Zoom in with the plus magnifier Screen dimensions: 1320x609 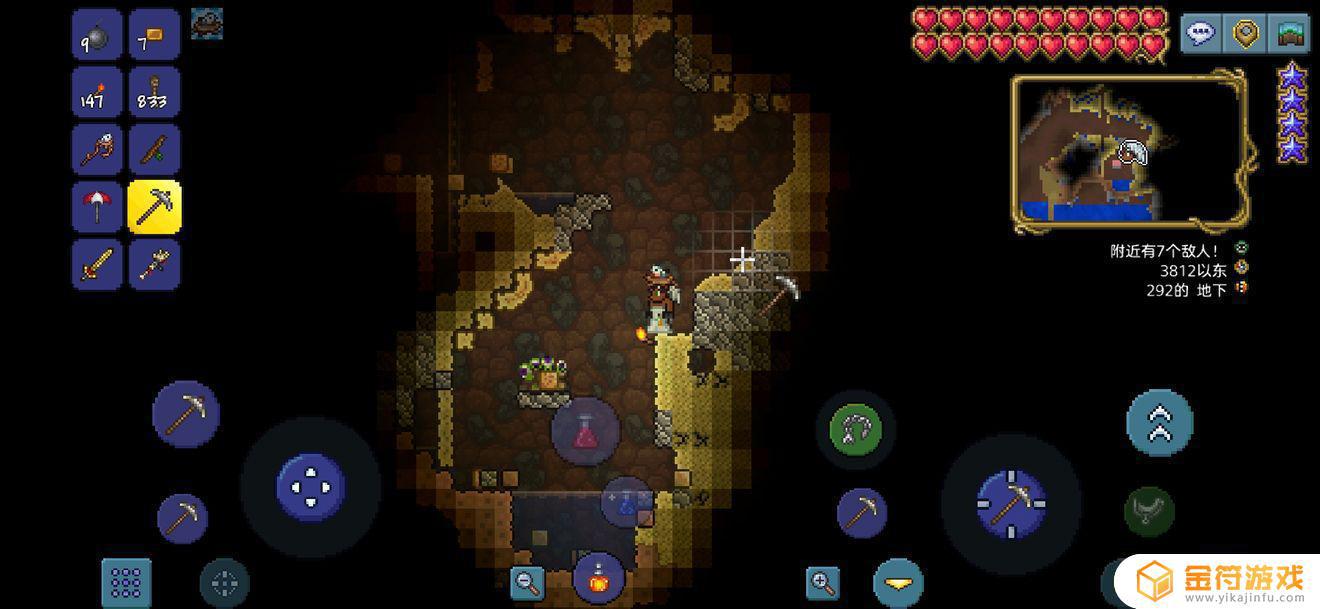coord(822,581)
